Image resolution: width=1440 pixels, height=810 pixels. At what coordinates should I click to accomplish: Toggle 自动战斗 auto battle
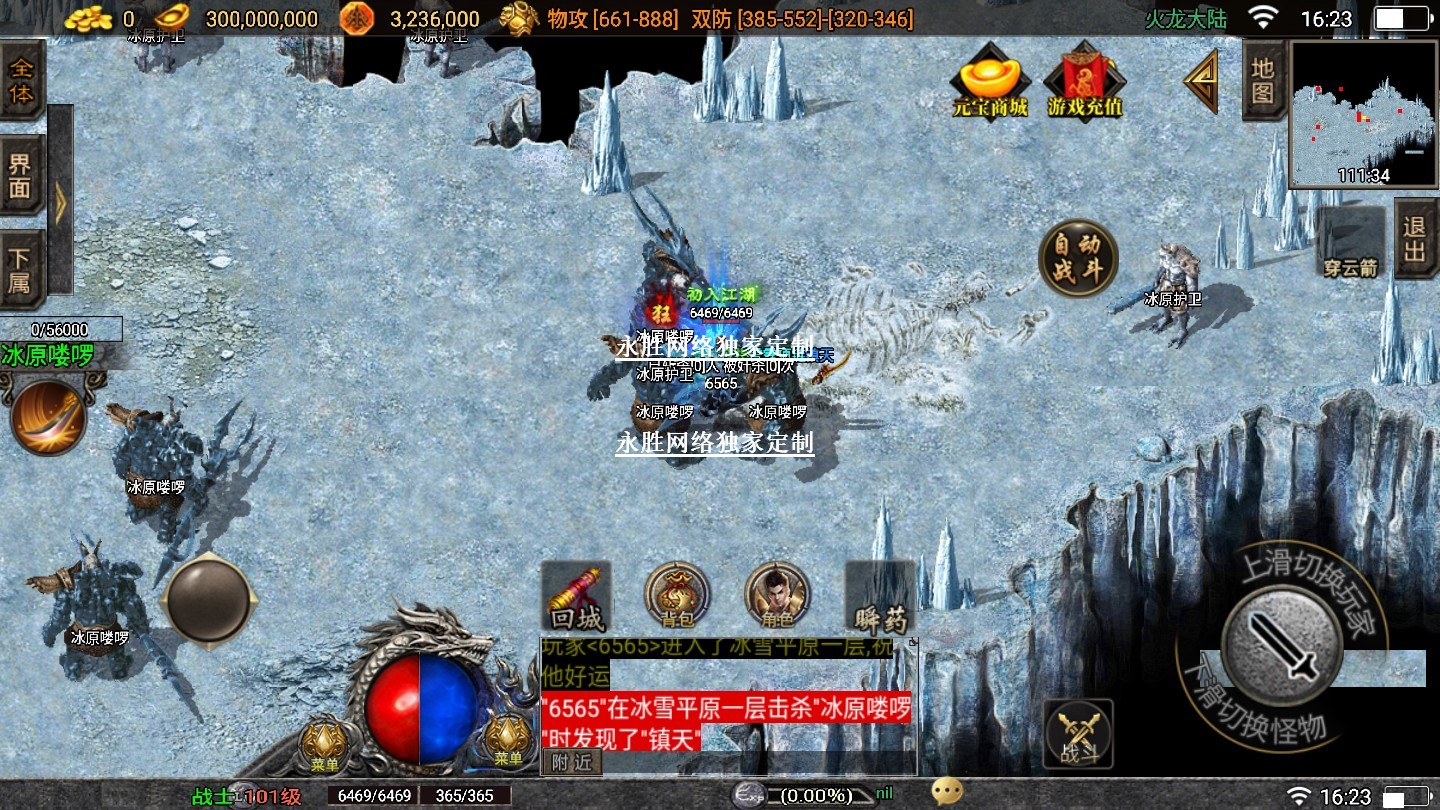[1077, 258]
